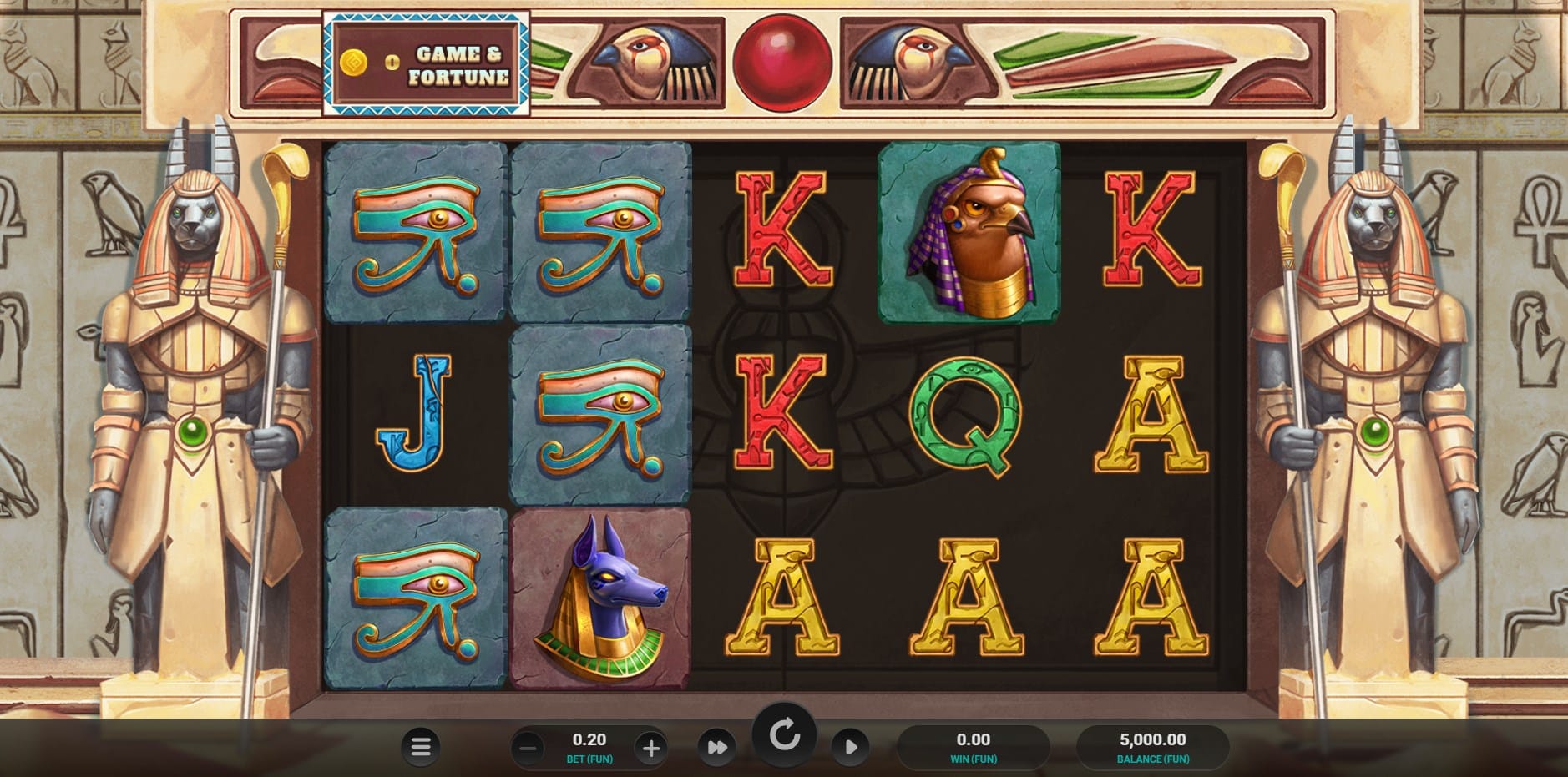Toggle the fast-forward turbo spin
1568x777 pixels.
pos(717,747)
